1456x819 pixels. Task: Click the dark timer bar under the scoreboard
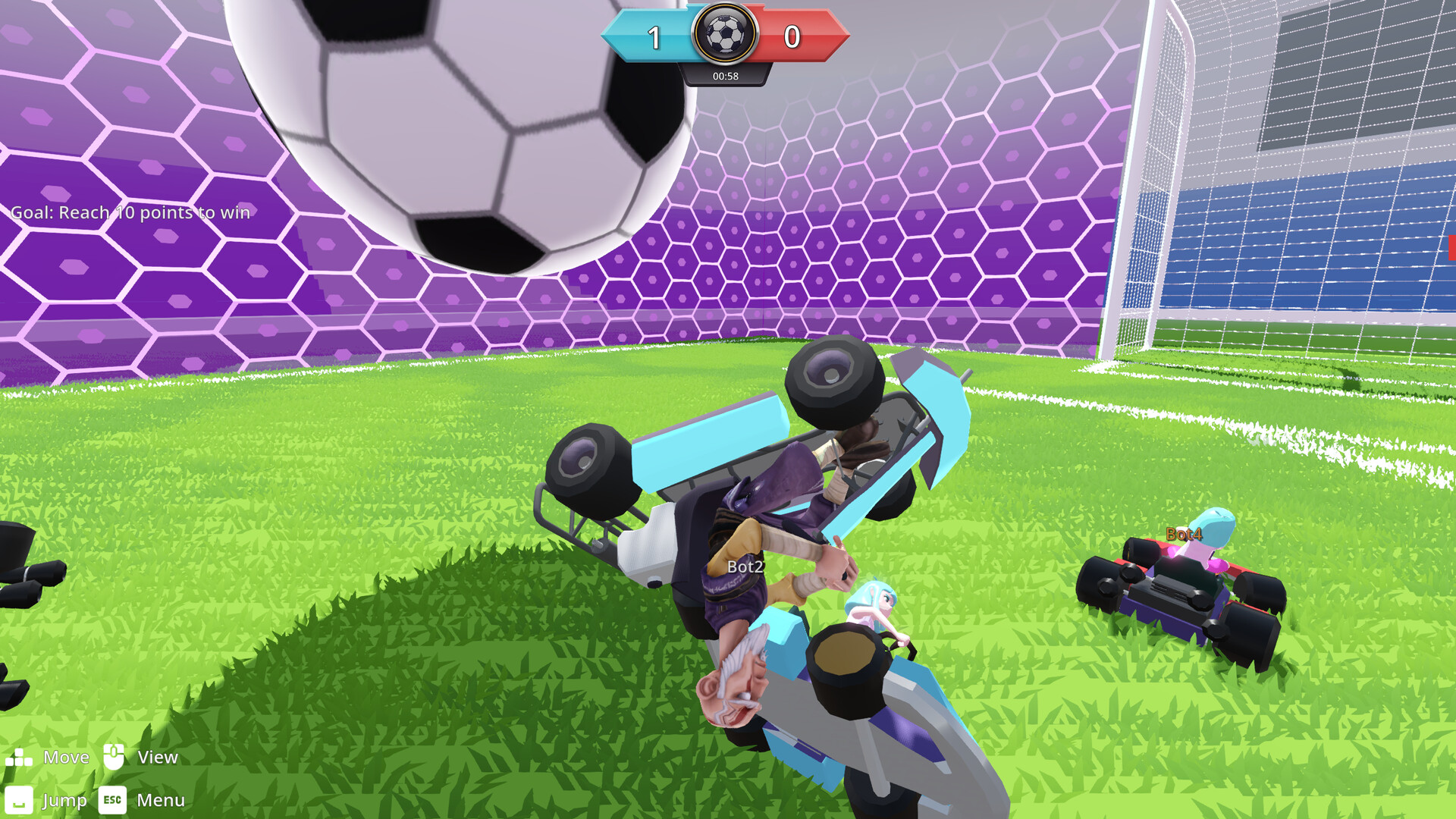pos(726,75)
